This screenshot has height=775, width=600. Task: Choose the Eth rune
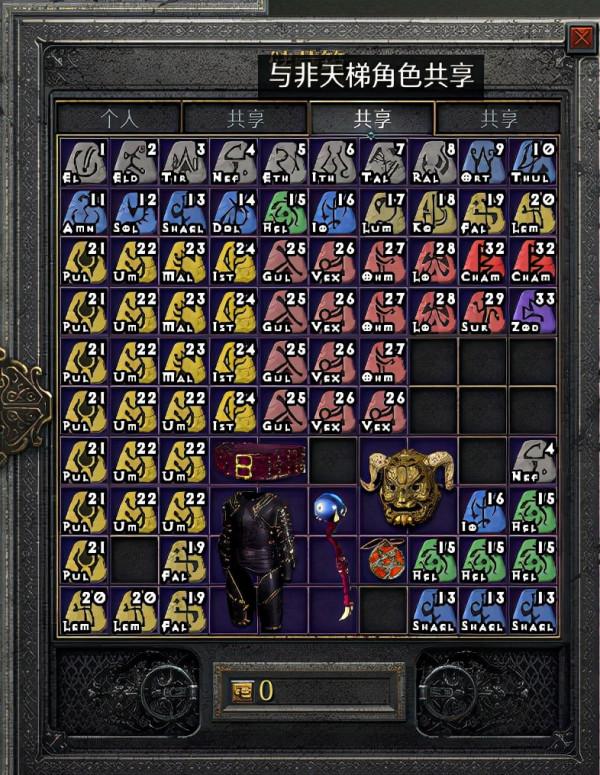(x=284, y=161)
